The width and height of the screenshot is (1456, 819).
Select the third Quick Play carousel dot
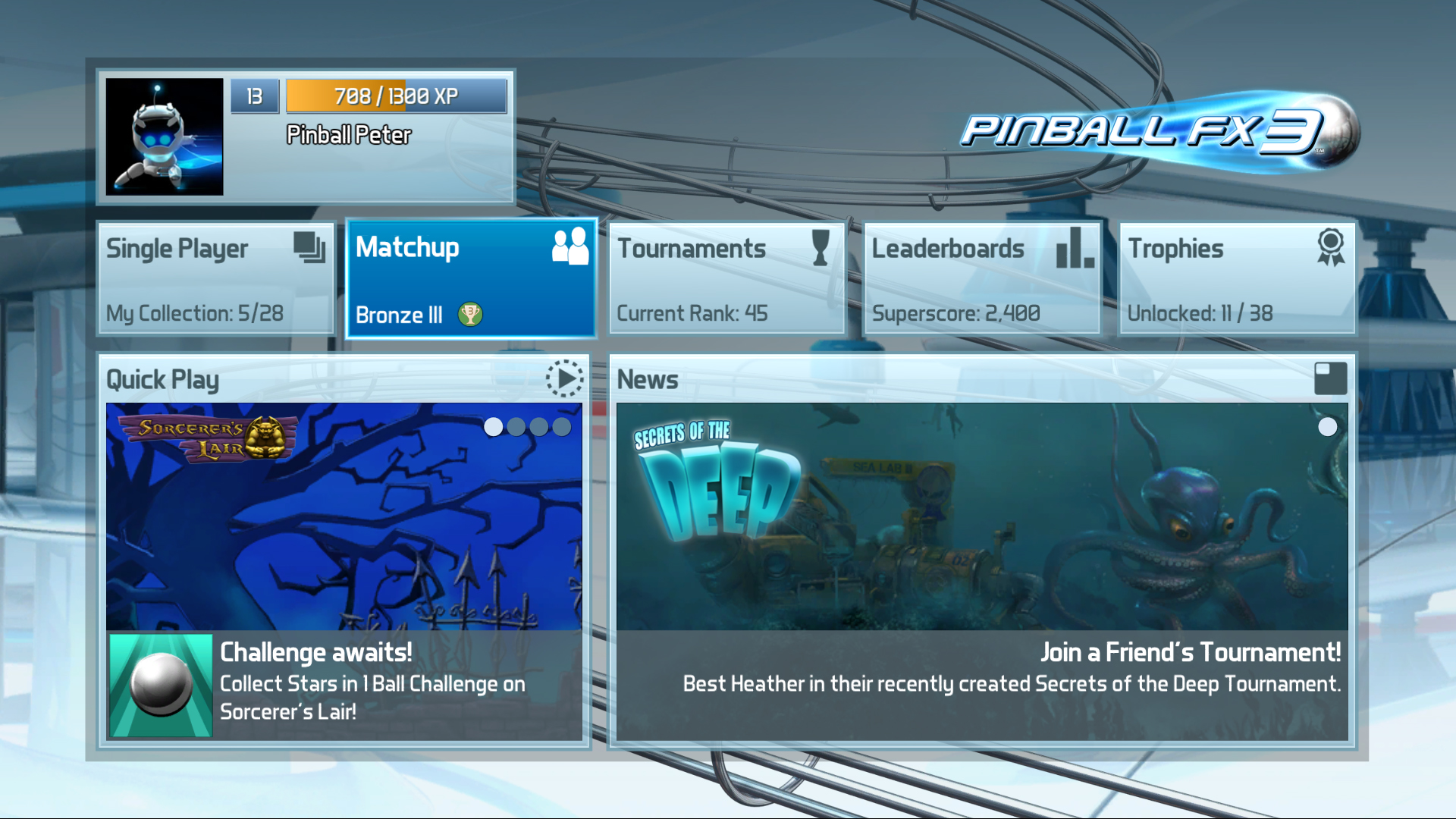point(538,428)
